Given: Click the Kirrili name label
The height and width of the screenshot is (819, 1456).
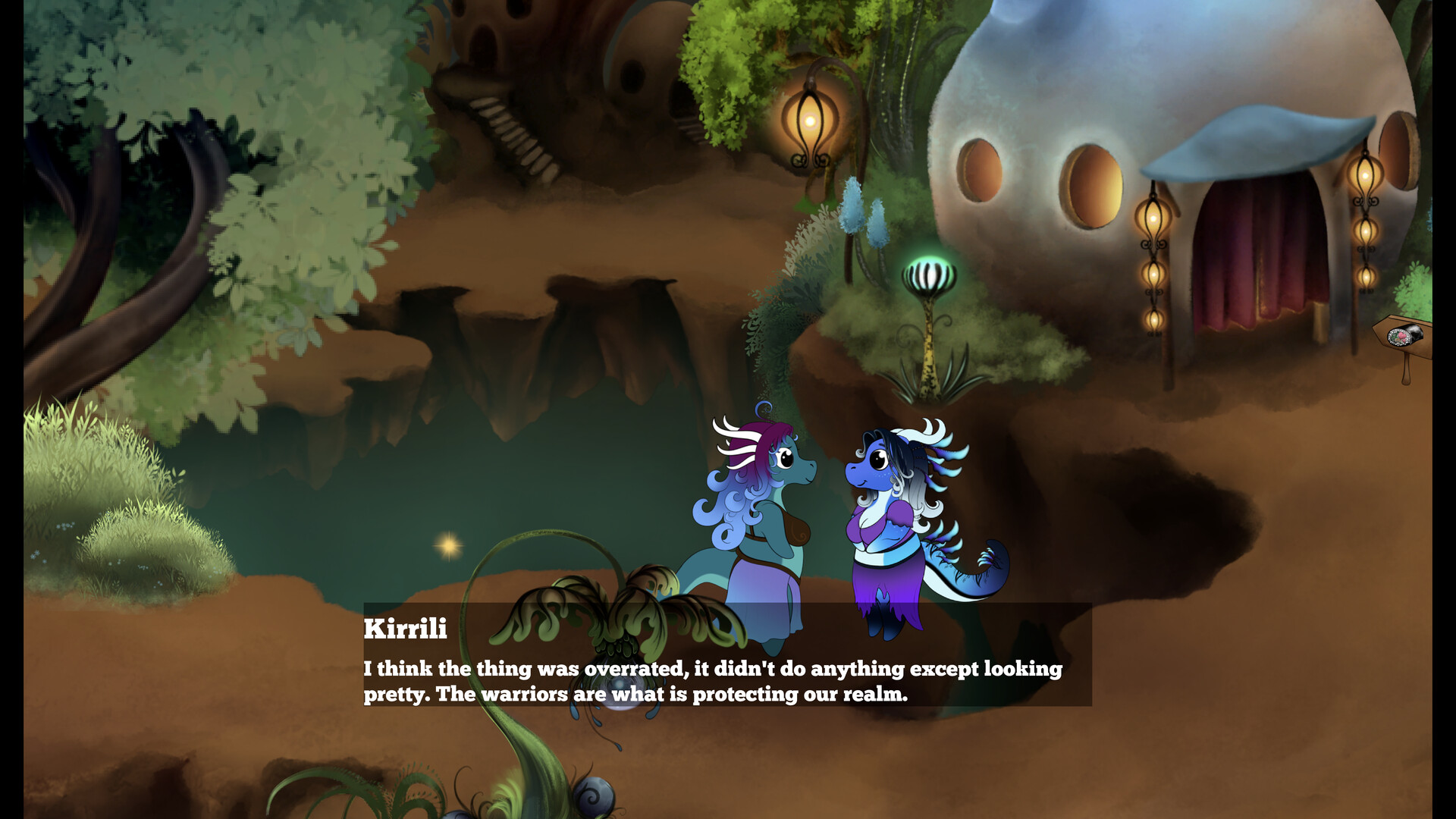Looking at the screenshot, I should coord(404,629).
